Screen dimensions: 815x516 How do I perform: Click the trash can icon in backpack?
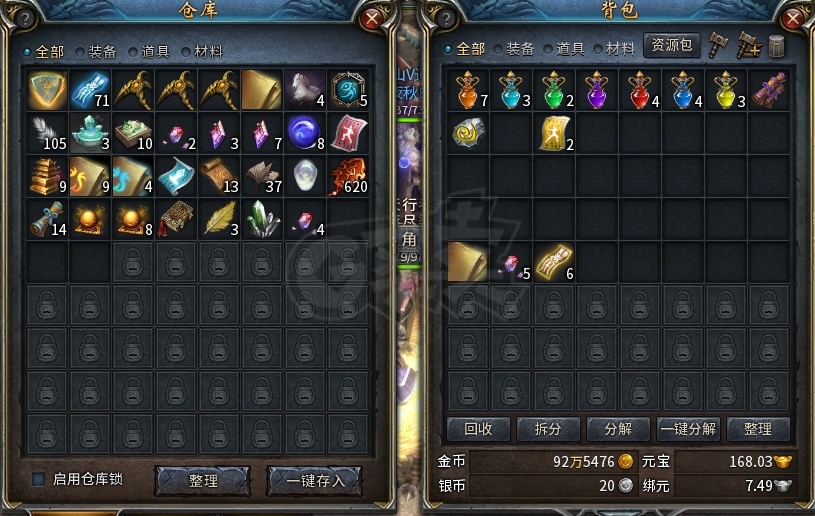pyautogui.click(x=777, y=46)
